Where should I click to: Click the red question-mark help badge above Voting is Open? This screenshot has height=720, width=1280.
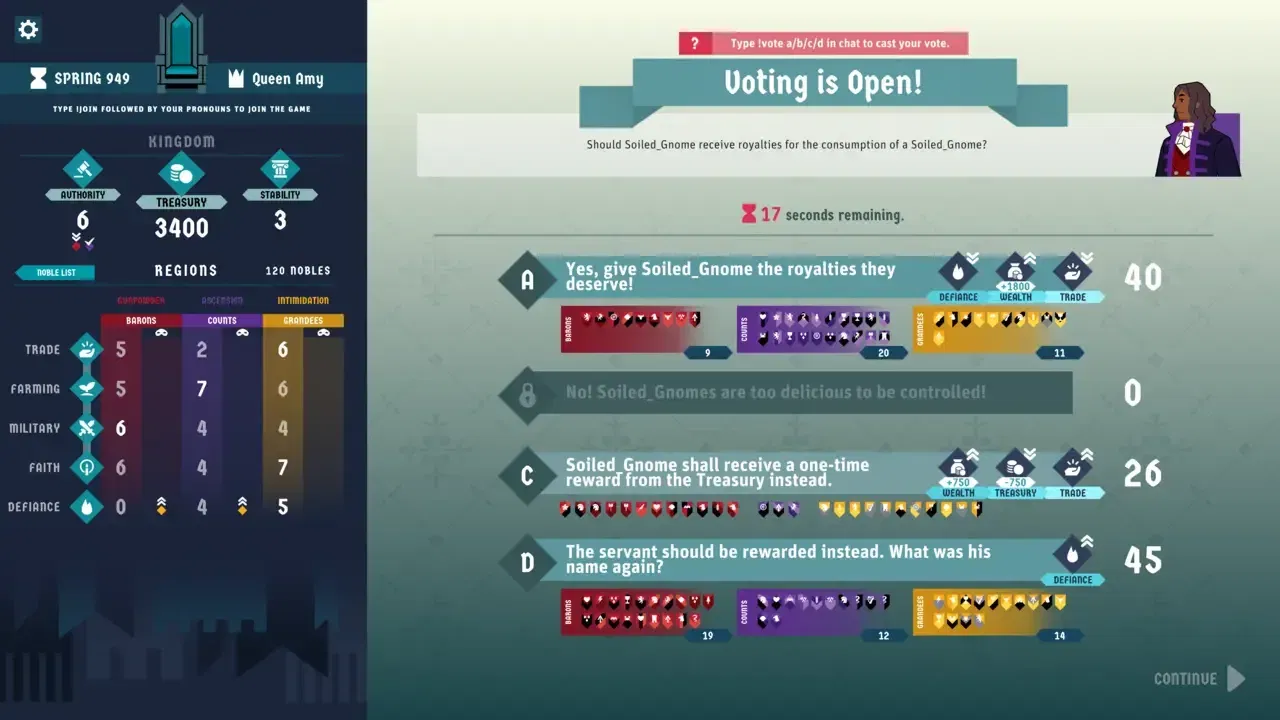694,42
